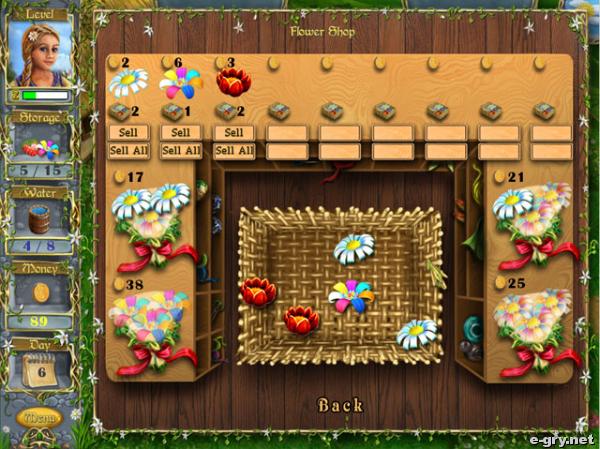600x449 pixels.
Task: Choose the bouquet priced 38 coins
Action: [150, 330]
